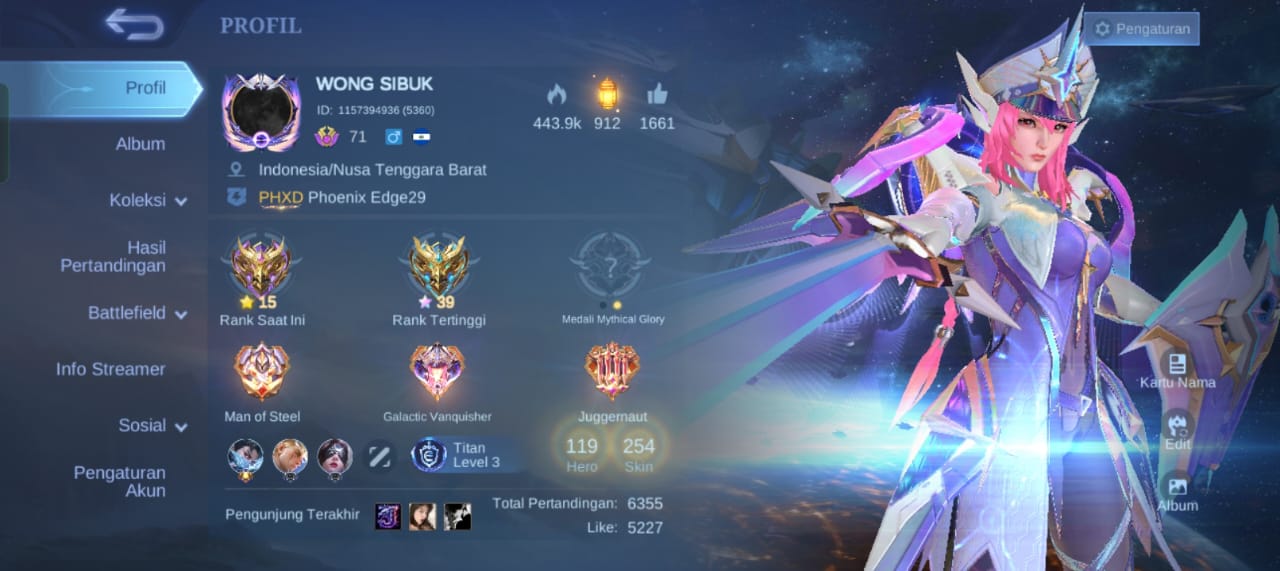
Task: Open the Medali Mythical Glory medal
Action: click(611, 265)
